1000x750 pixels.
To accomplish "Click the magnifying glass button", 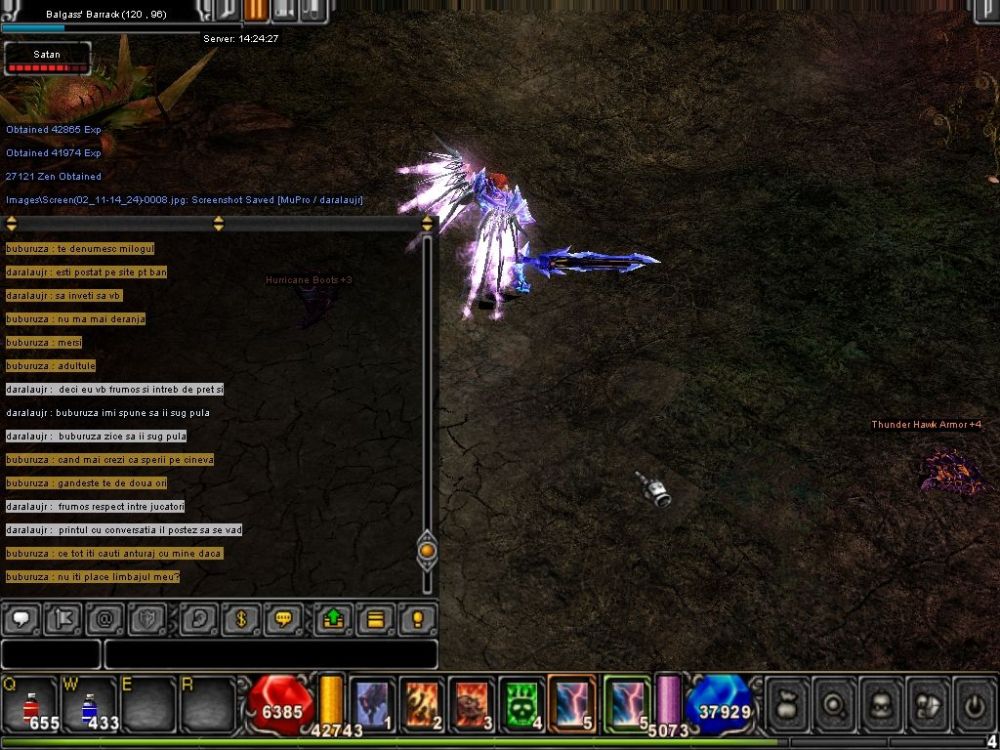I will point(833,703).
